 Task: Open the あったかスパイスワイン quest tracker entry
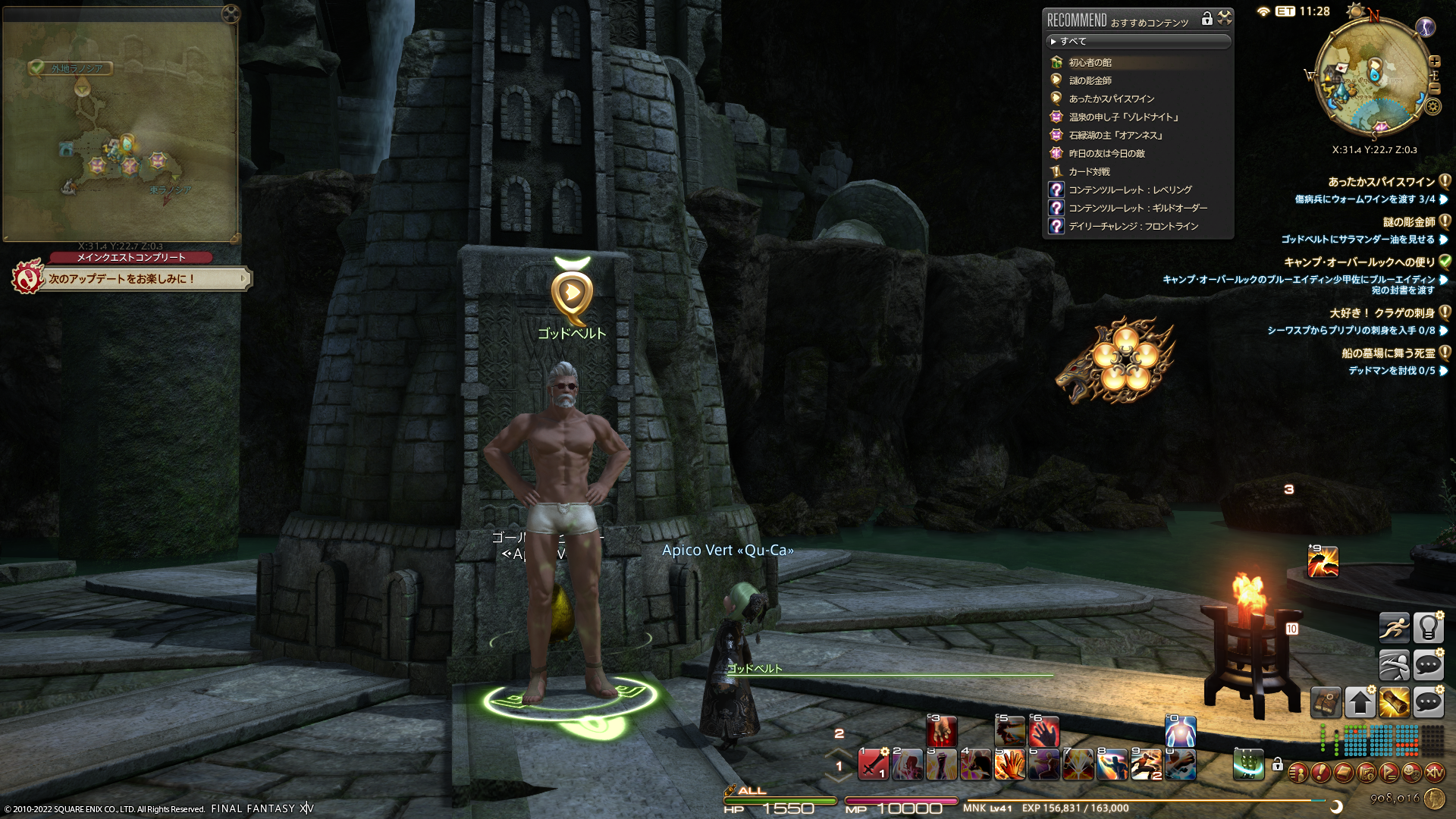point(1381,182)
